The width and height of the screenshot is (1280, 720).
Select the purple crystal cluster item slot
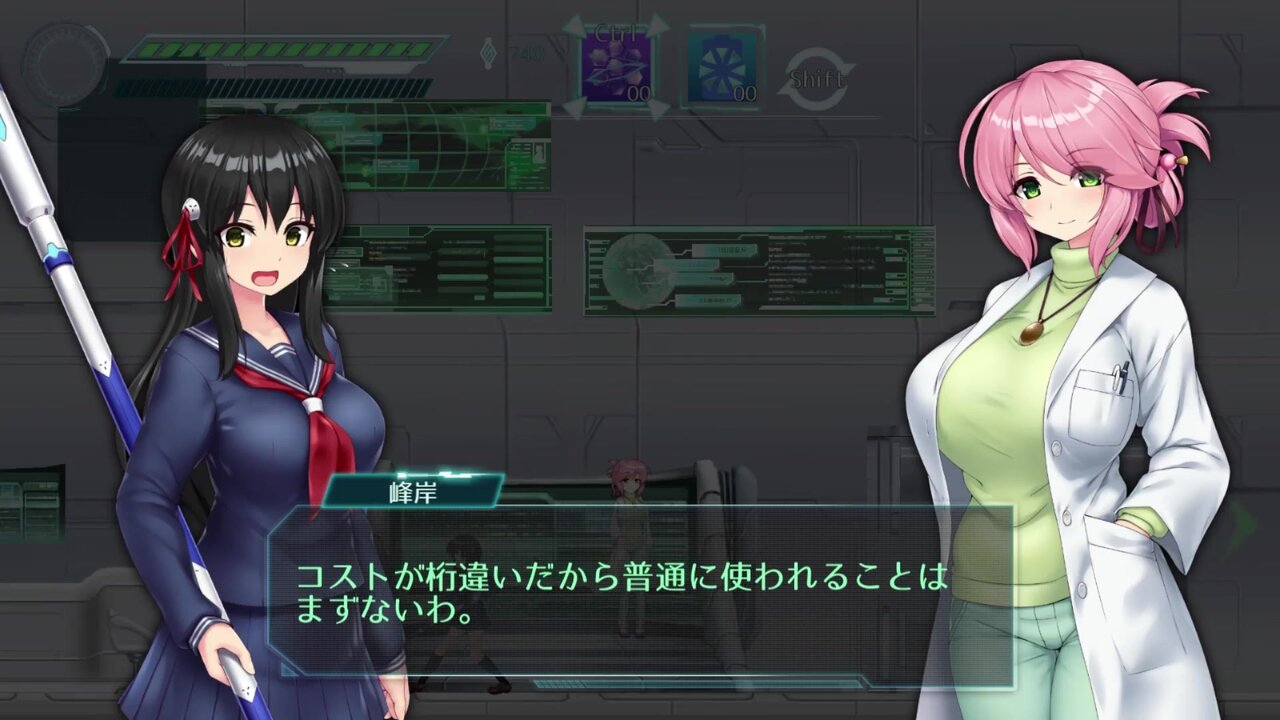point(616,67)
